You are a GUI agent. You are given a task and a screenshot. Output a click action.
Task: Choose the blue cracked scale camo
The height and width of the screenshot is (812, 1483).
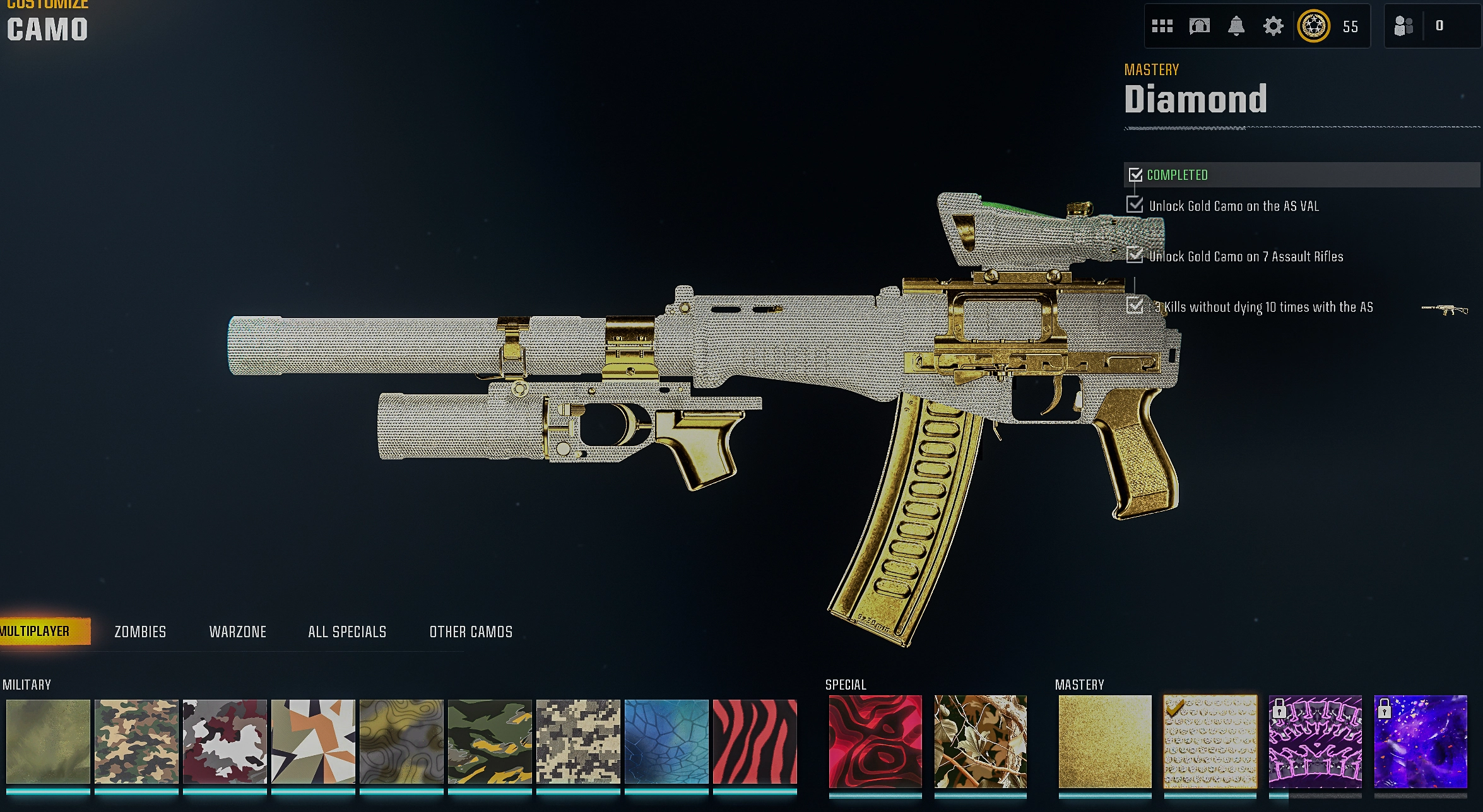pyautogui.click(x=666, y=742)
